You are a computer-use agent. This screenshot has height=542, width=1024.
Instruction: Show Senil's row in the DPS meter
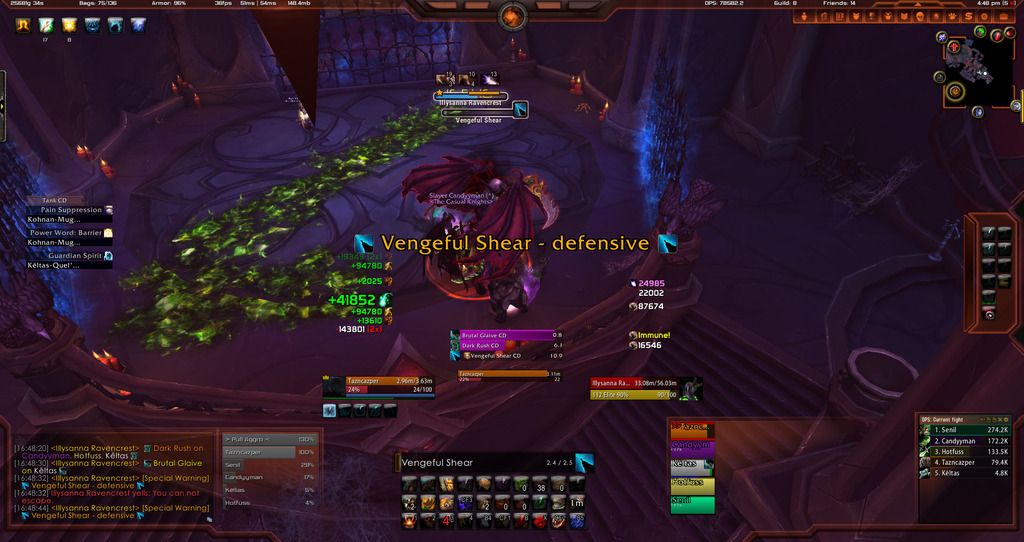tap(963, 429)
